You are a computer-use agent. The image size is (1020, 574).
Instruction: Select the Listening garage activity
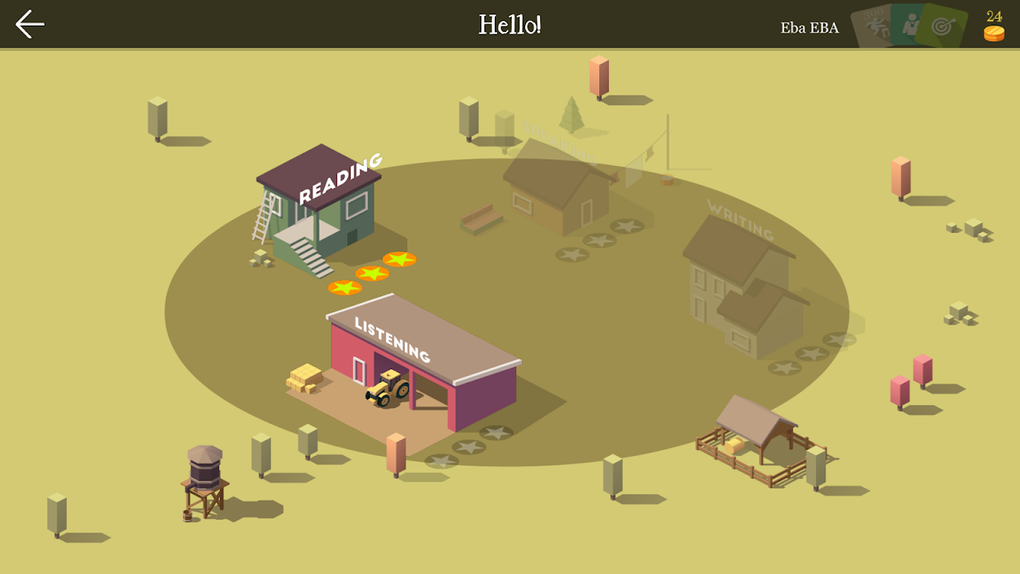(425, 360)
